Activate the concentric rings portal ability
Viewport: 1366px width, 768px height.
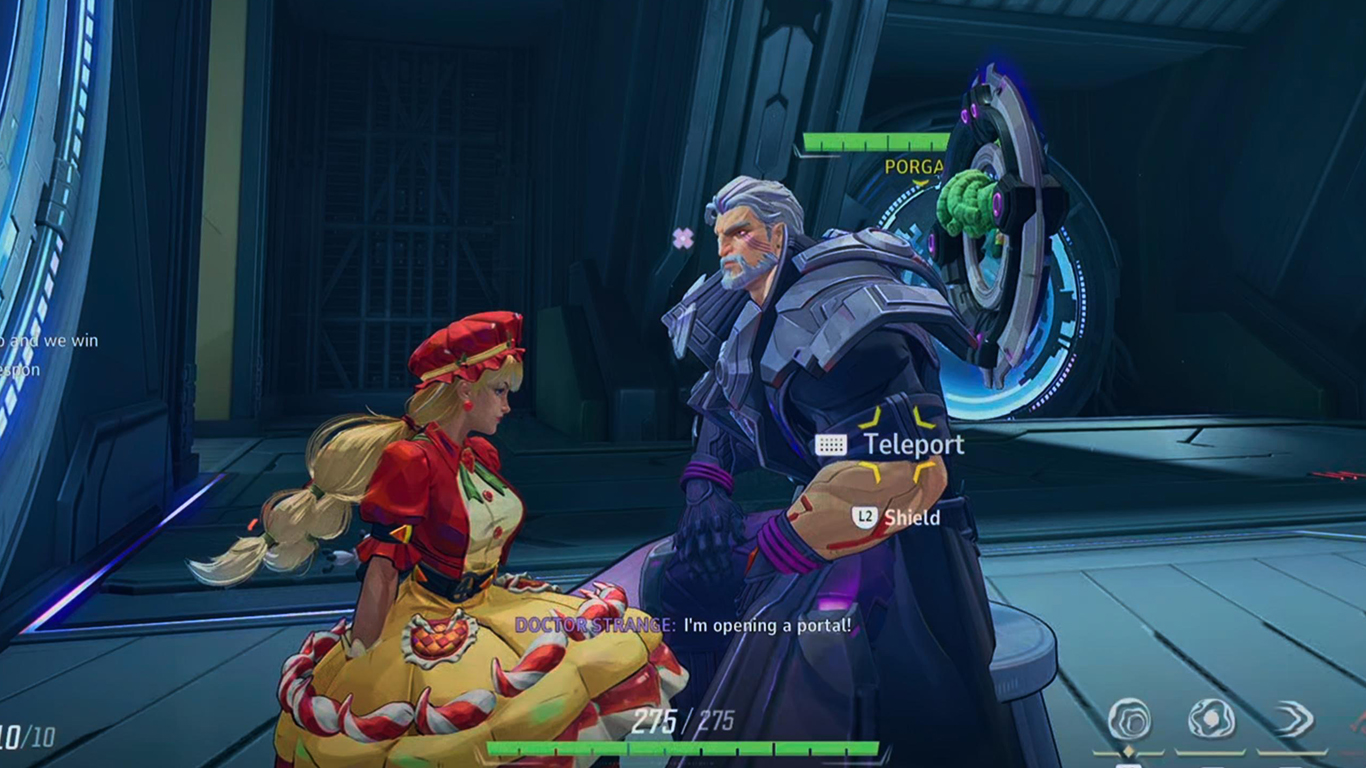pos(1129,719)
